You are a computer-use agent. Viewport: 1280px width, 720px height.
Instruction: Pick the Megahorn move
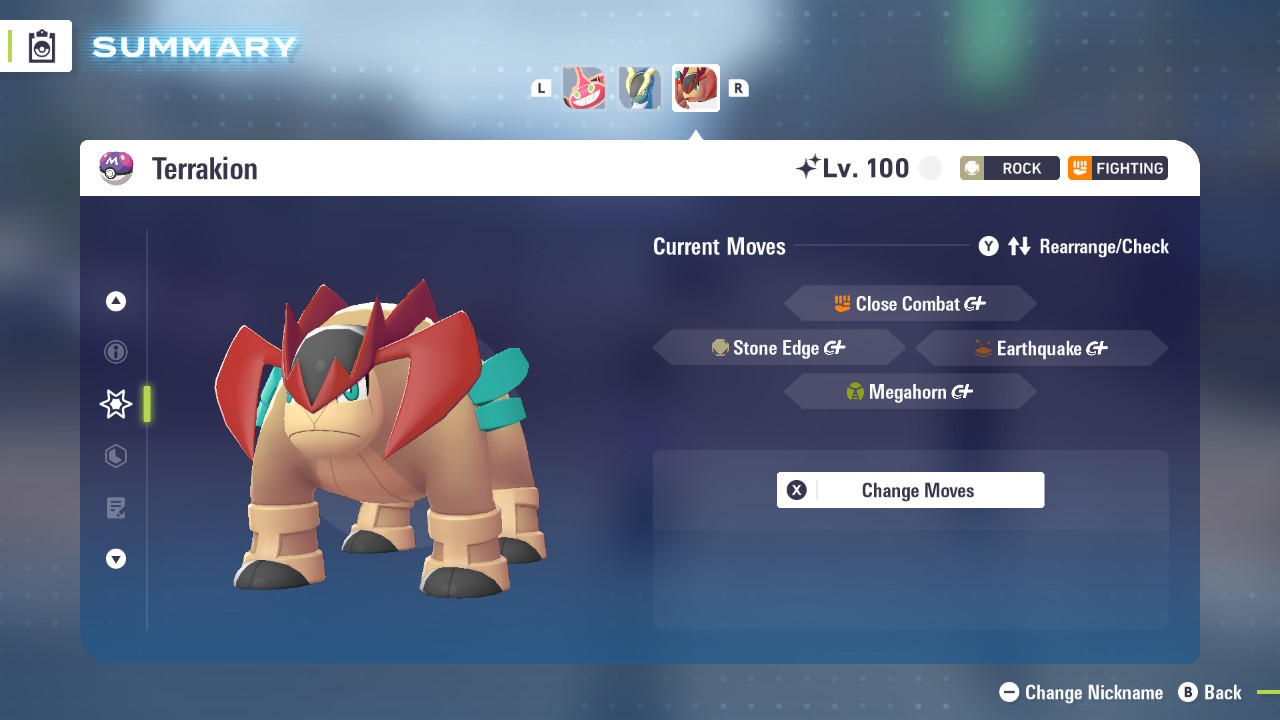click(910, 392)
